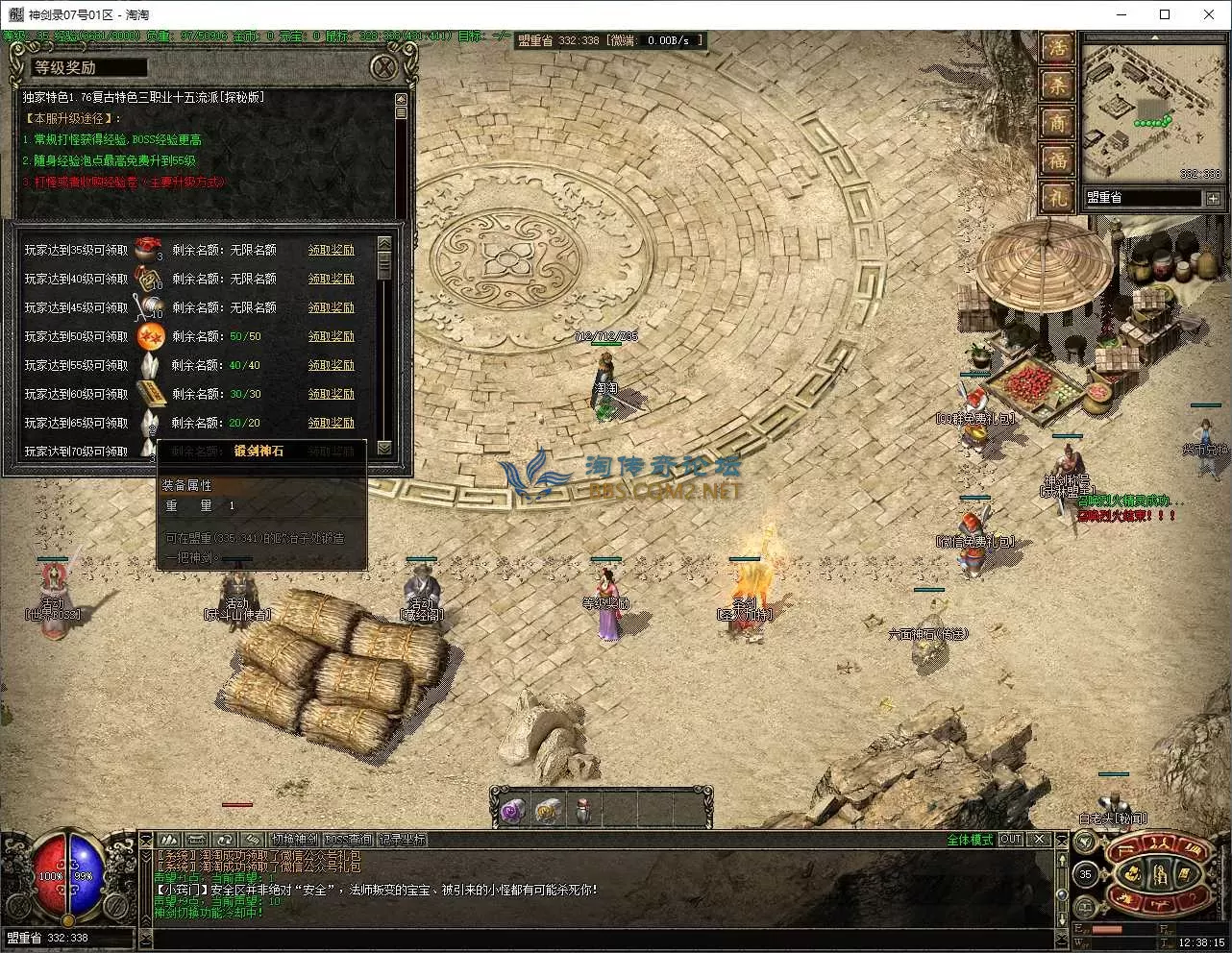Viewport: 1232px width, 953px height.
Task: Collapse the minimap using the triangle arrow
Action: pos(1156,37)
